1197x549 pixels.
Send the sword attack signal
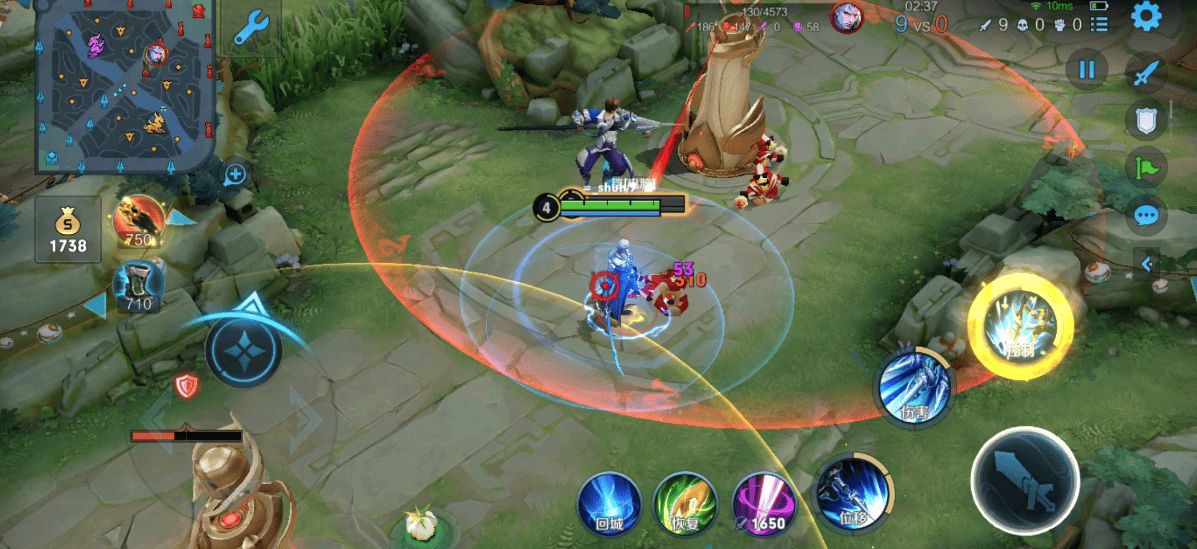(x=1147, y=72)
